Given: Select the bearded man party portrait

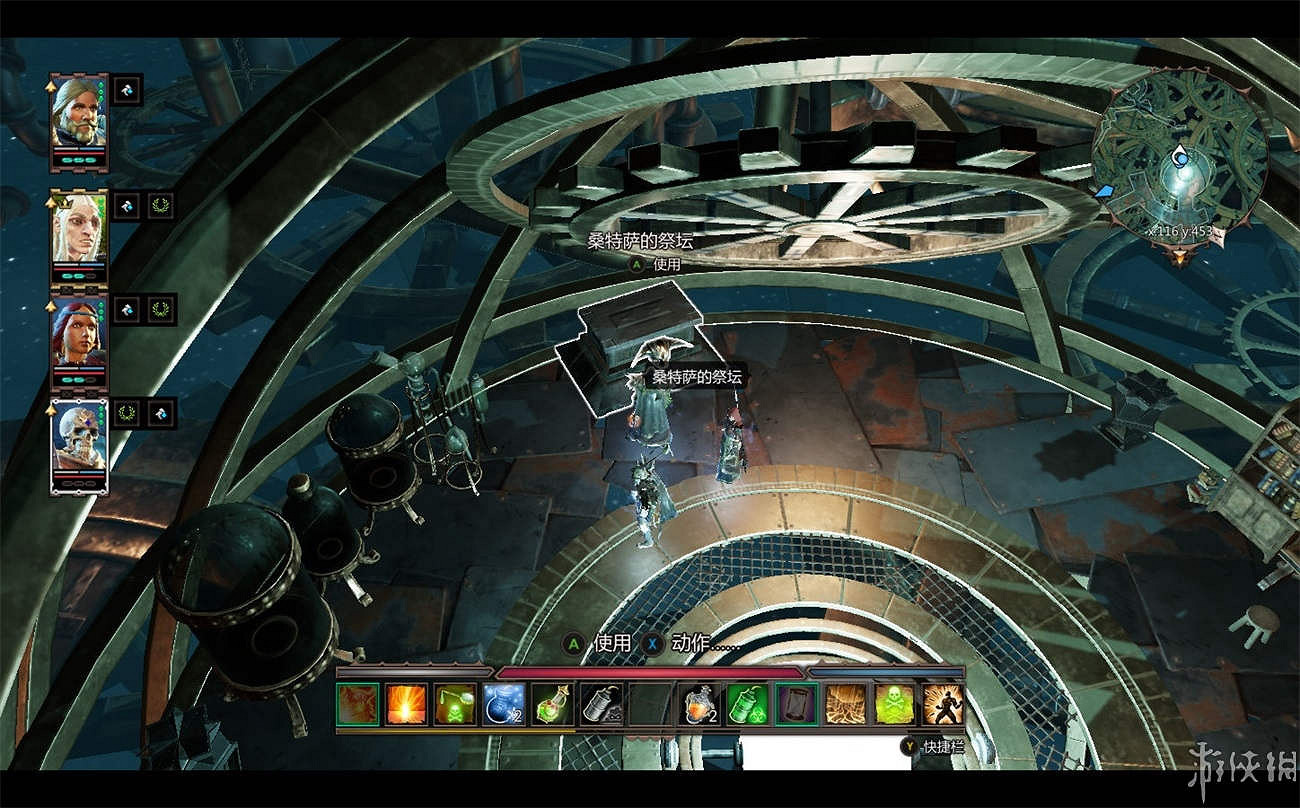Looking at the screenshot, I should 79,112.
